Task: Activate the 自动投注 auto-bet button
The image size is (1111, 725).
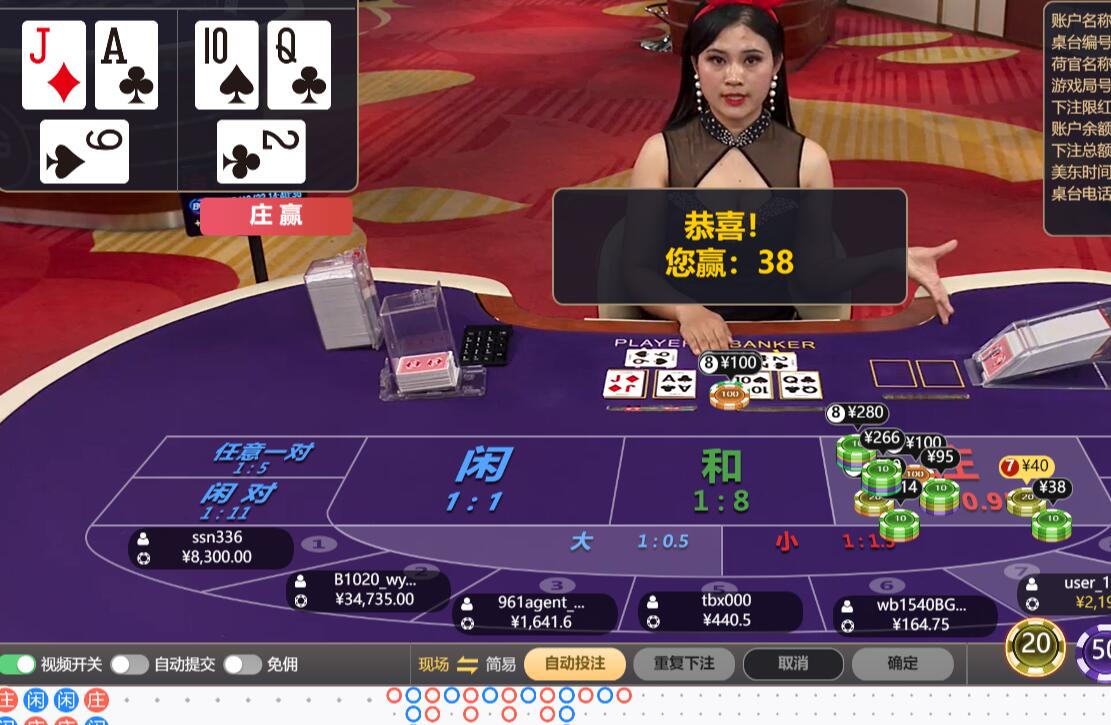Action: point(575,663)
